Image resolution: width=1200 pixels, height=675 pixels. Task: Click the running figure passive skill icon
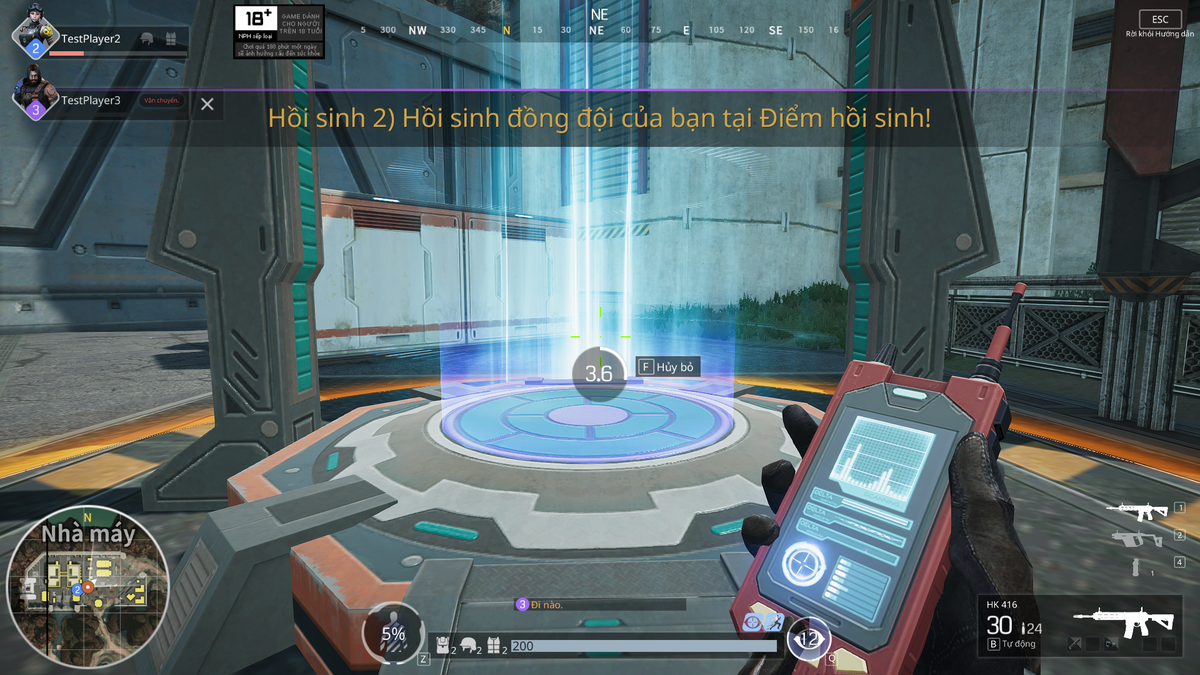[x=774, y=623]
